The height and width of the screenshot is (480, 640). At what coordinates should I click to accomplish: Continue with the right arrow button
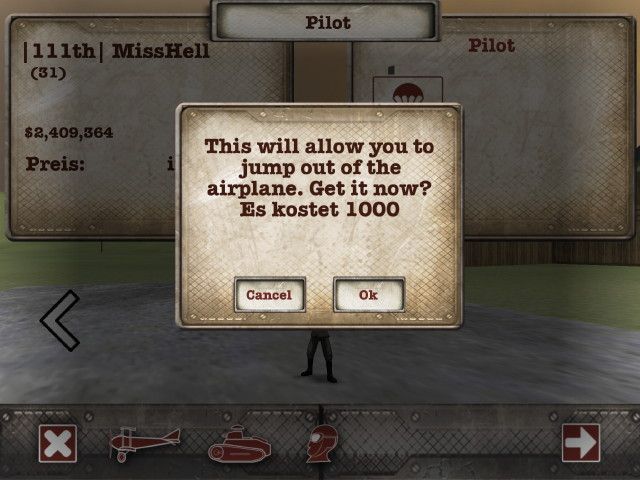click(581, 442)
